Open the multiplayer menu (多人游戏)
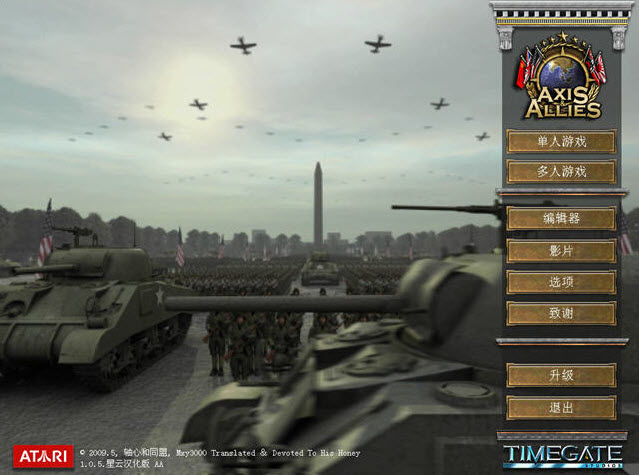Viewport: 639px width, 475px height. pyautogui.click(x=560, y=172)
